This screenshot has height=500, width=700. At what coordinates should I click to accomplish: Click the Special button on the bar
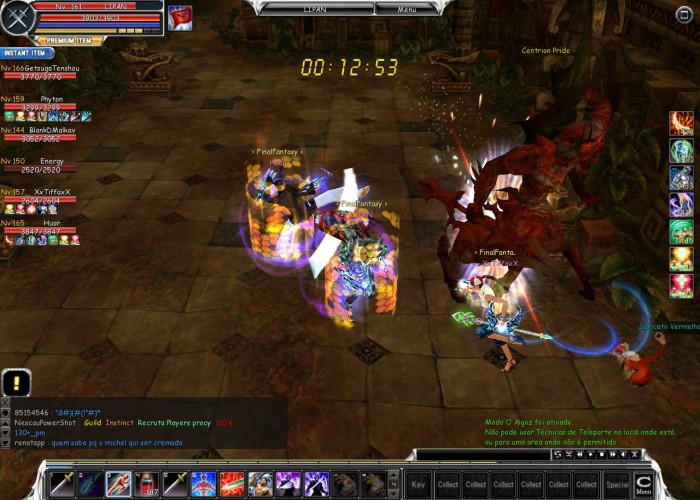click(617, 484)
